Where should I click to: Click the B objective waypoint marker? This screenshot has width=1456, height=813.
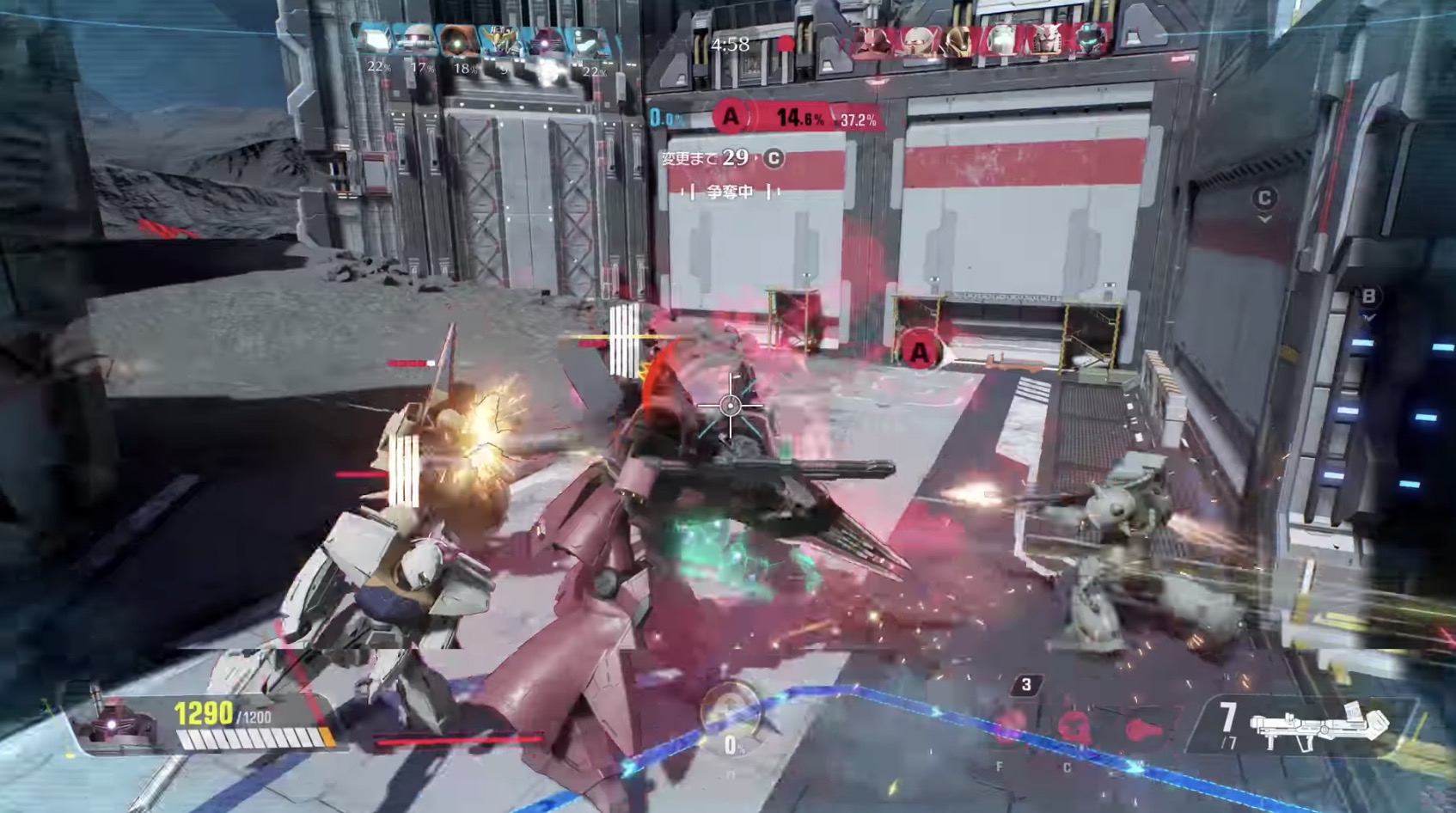click(x=1368, y=297)
